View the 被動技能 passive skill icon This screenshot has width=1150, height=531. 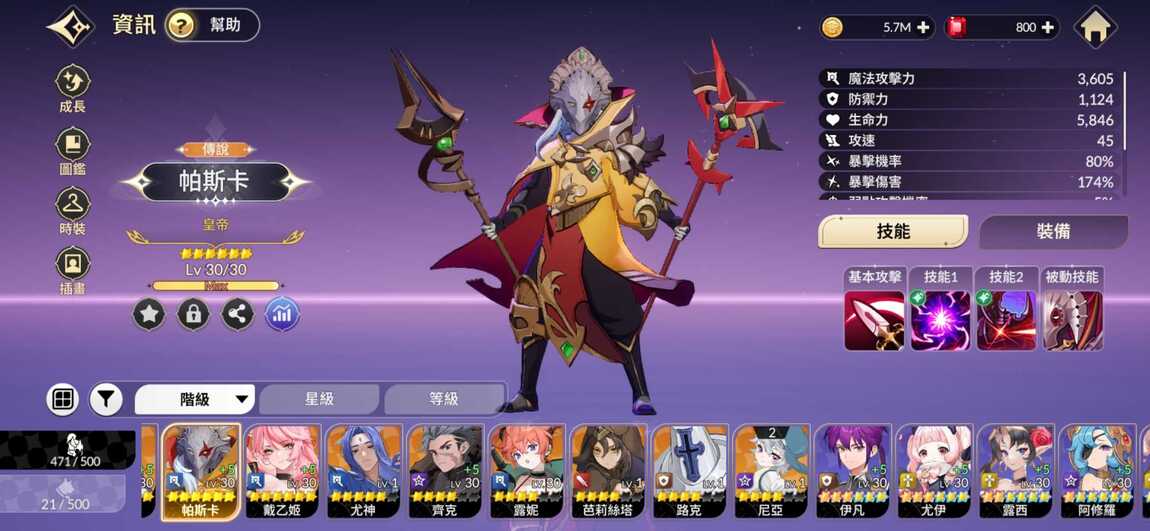point(1072,321)
